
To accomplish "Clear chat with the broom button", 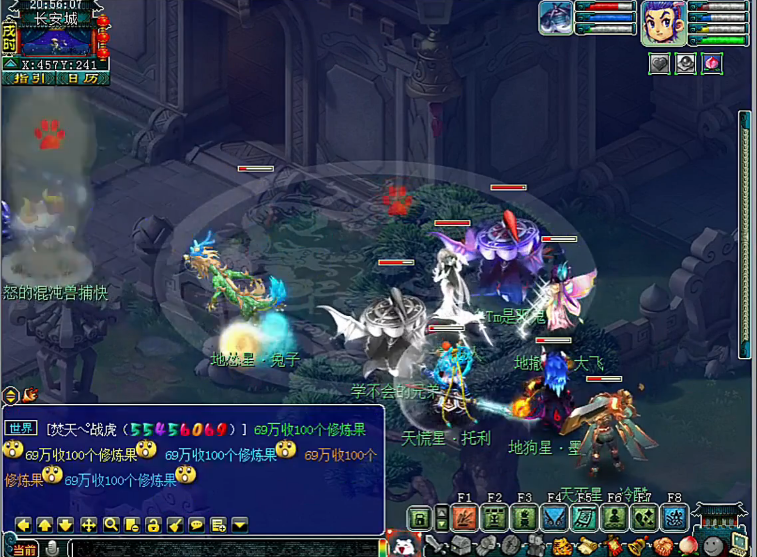I will coord(174,524).
